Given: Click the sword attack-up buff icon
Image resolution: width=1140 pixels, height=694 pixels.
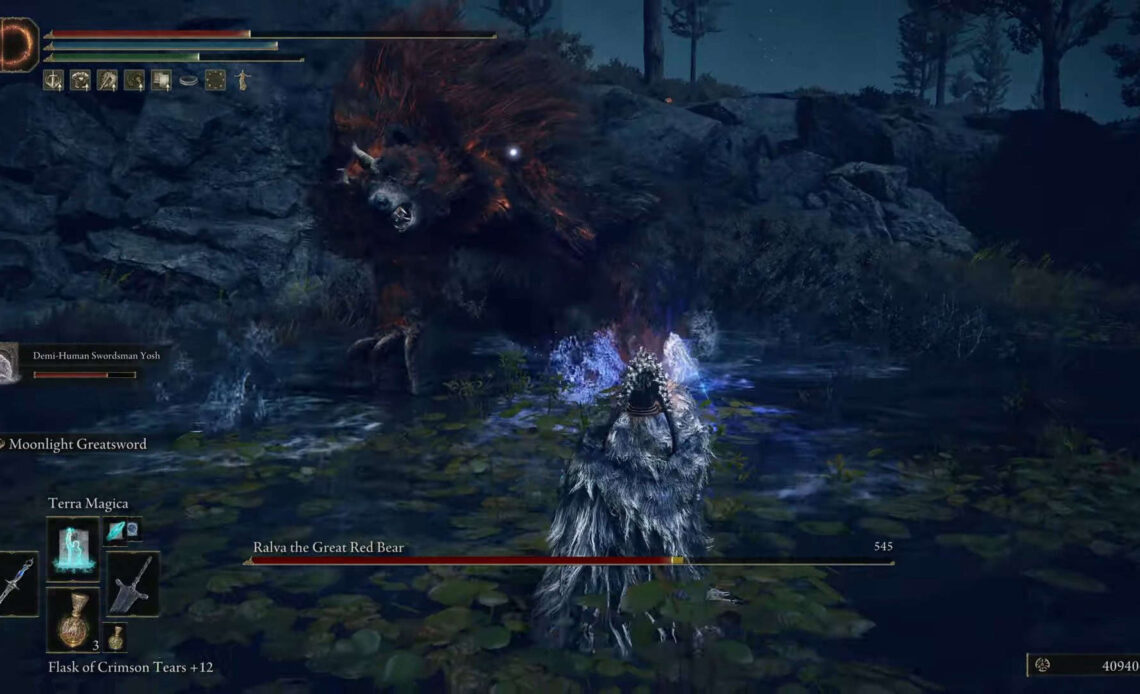Looking at the screenshot, I should (53, 80).
